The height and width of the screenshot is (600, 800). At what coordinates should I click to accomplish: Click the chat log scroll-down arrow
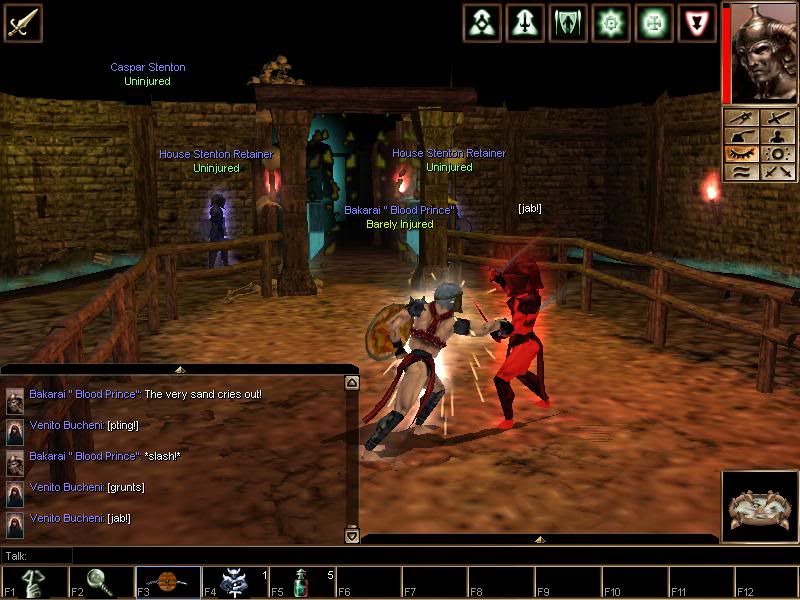(351, 536)
